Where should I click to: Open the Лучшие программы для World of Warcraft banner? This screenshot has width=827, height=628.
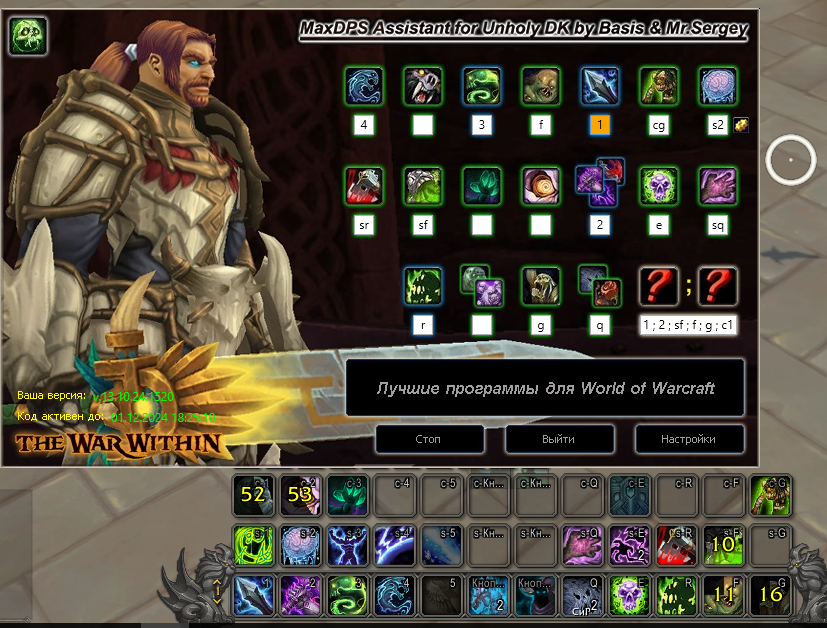click(x=545, y=388)
